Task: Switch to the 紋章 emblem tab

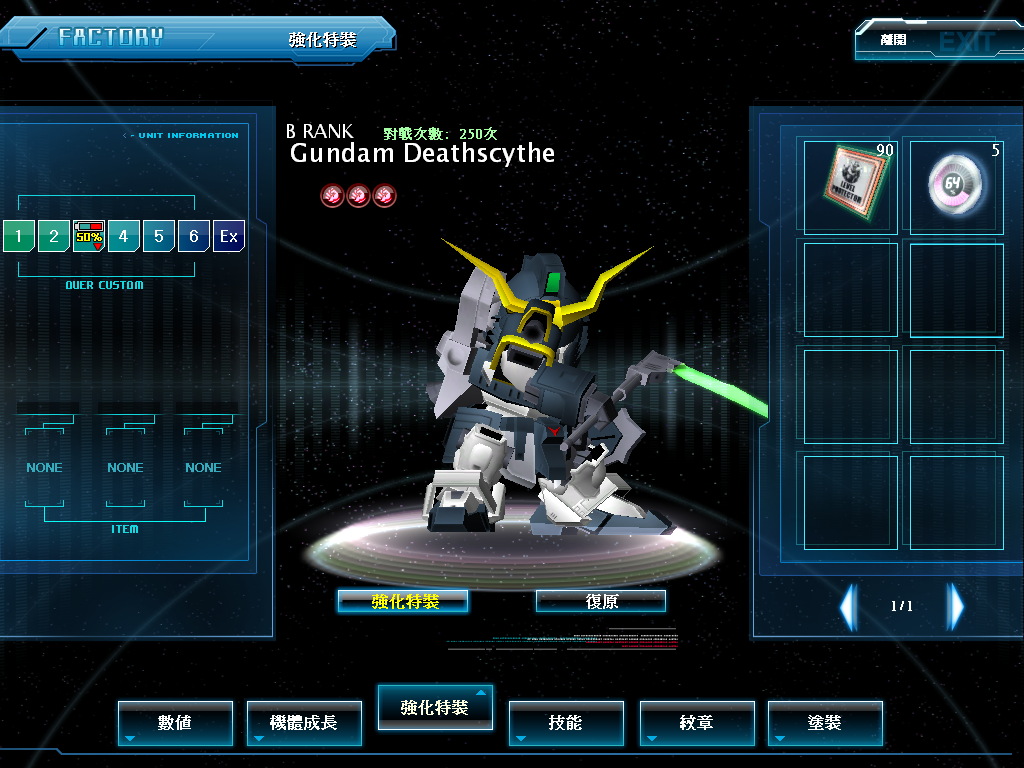Action: pyautogui.click(x=697, y=722)
